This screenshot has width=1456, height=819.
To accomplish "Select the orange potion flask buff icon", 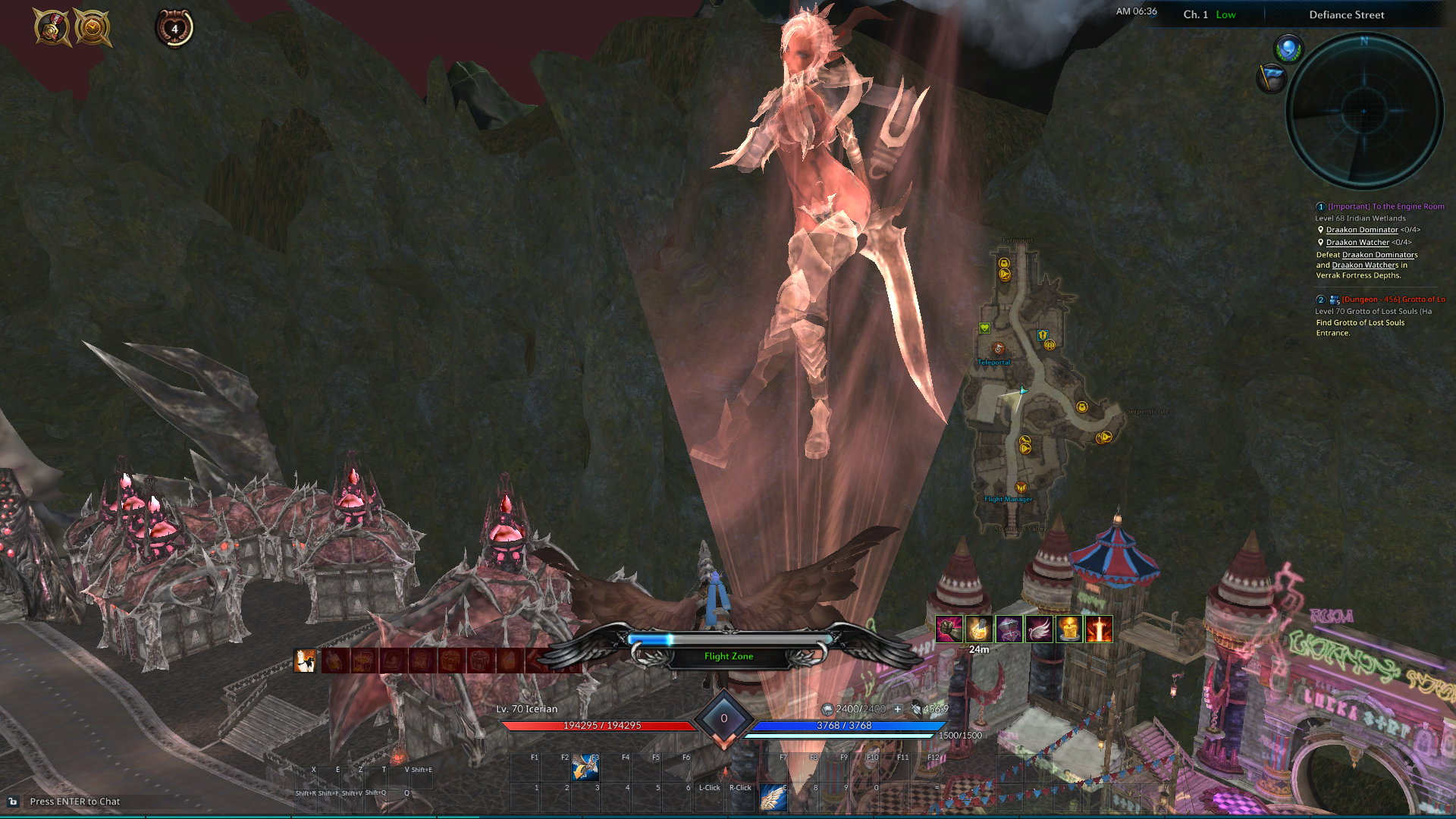I will (x=979, y=629).
